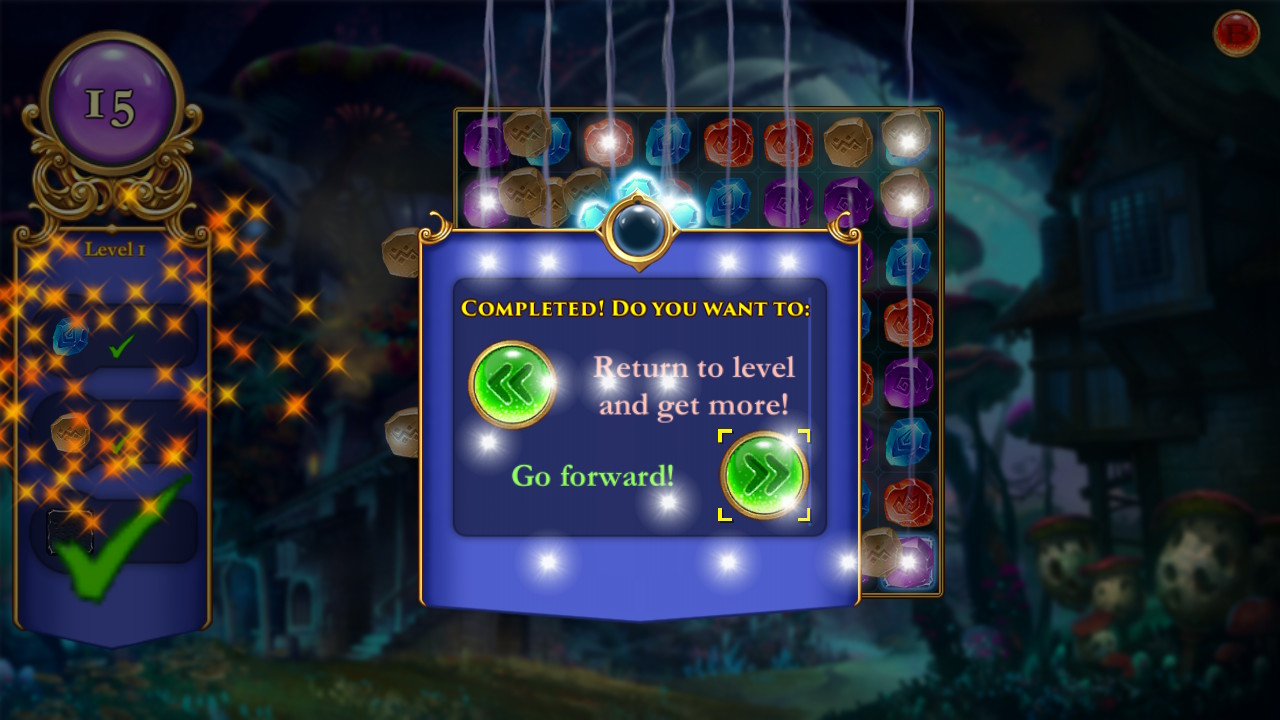Click the Completed! Do you want to heading
The width and height of the screenshot is (1280, 720).
[x=638, y=310]
